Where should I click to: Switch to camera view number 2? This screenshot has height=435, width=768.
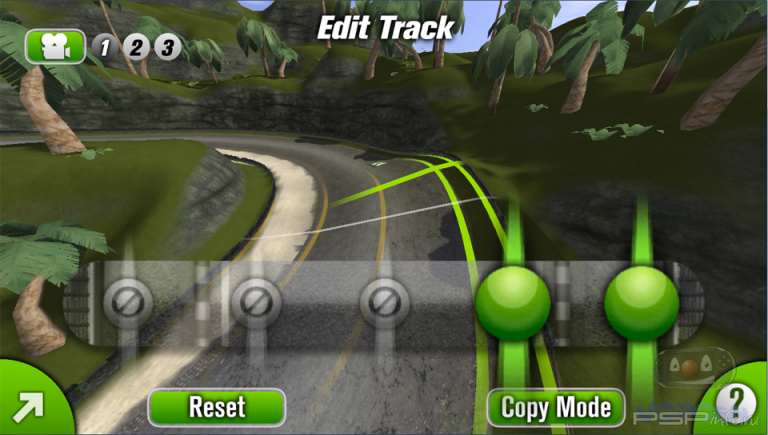[136, 46]
